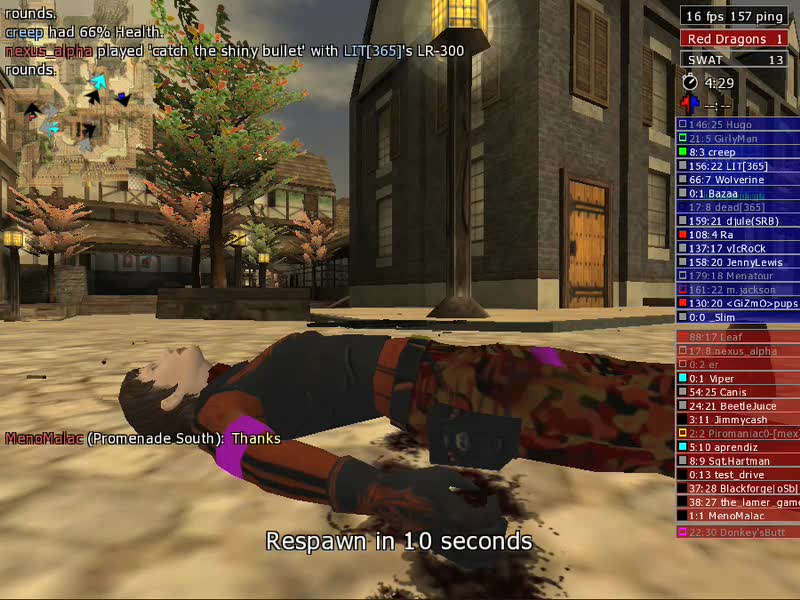Choose Canis from the red team

(x=737, y=393)
